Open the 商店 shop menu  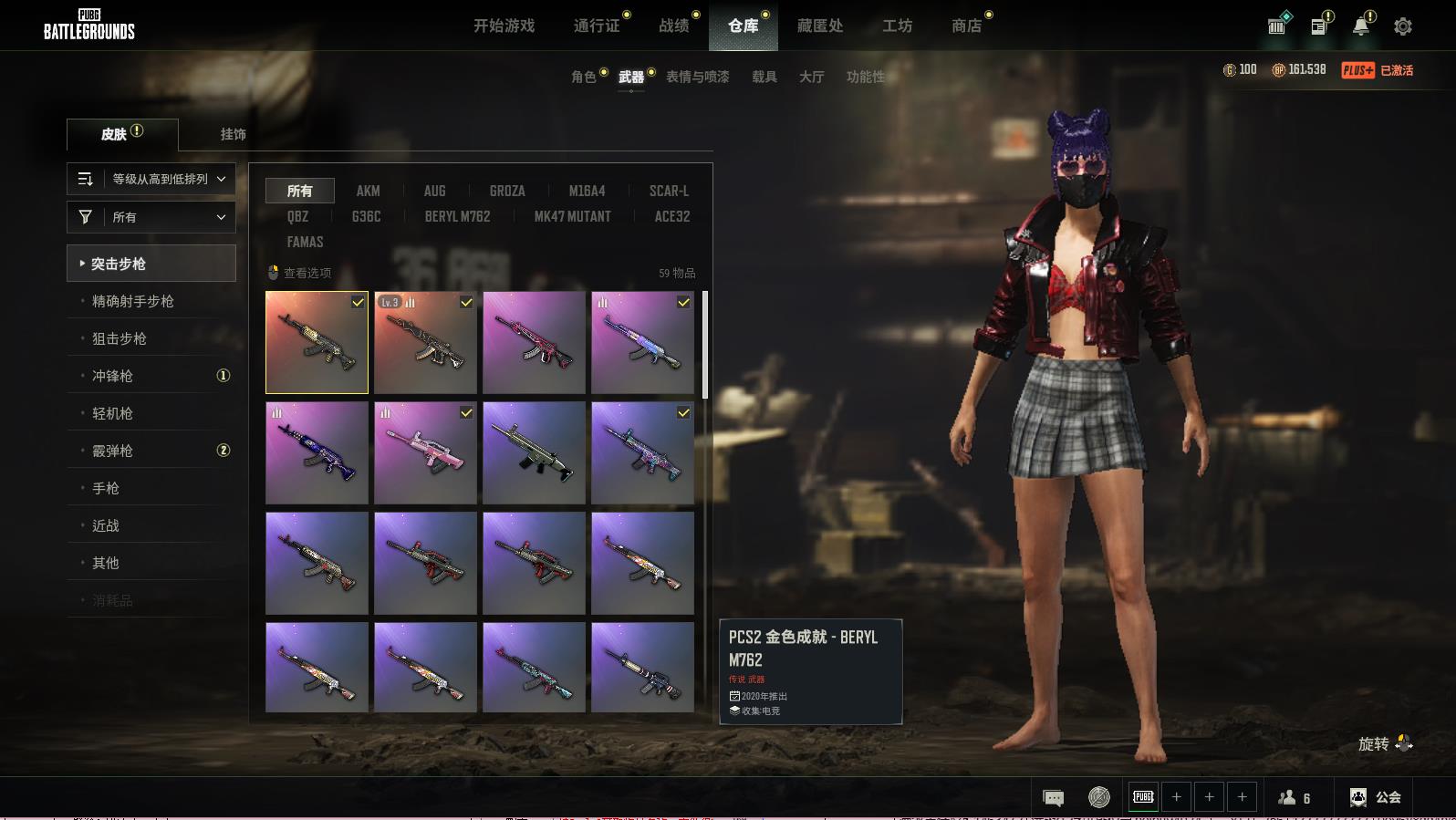pos(966,26)
